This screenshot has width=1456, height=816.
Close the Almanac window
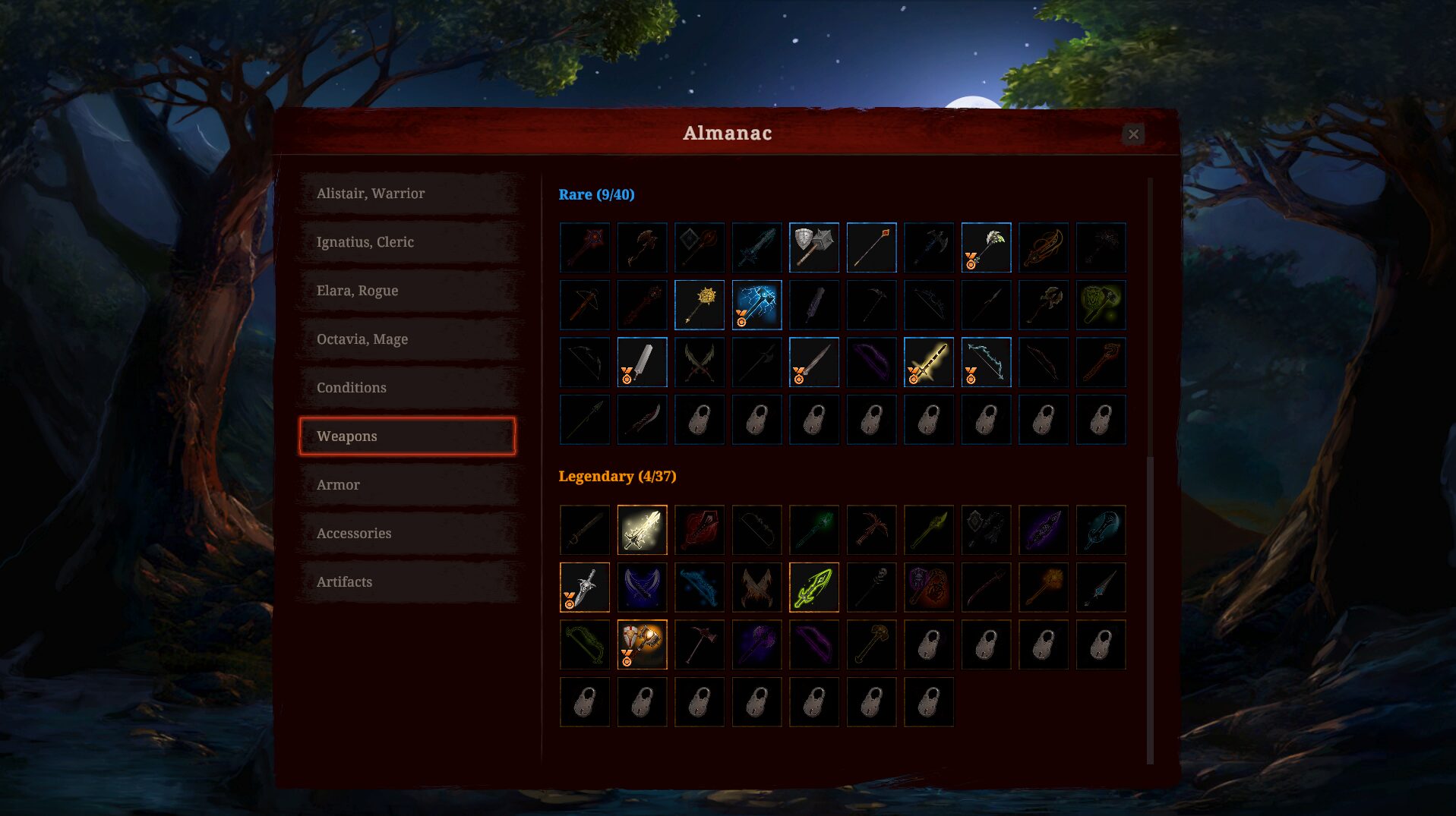1132,134
